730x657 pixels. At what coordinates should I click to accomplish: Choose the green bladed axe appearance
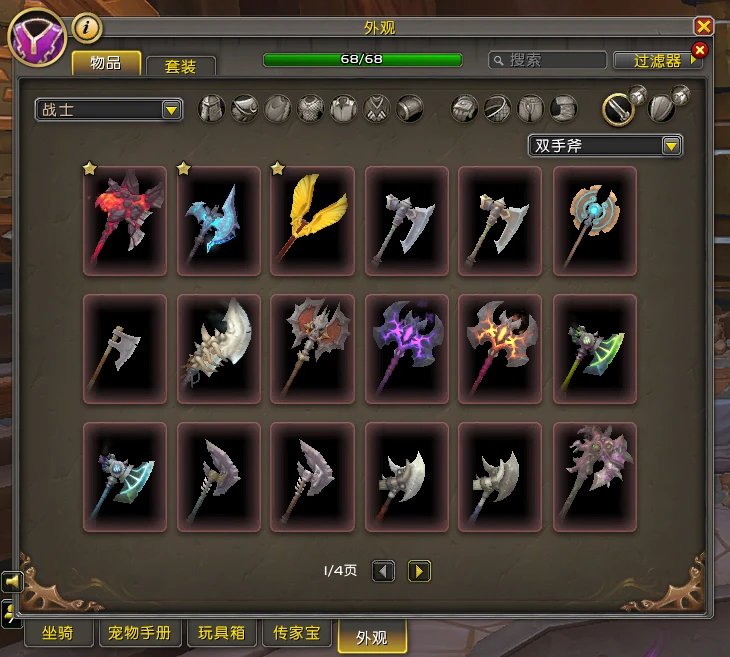click(x=595, y=348)
